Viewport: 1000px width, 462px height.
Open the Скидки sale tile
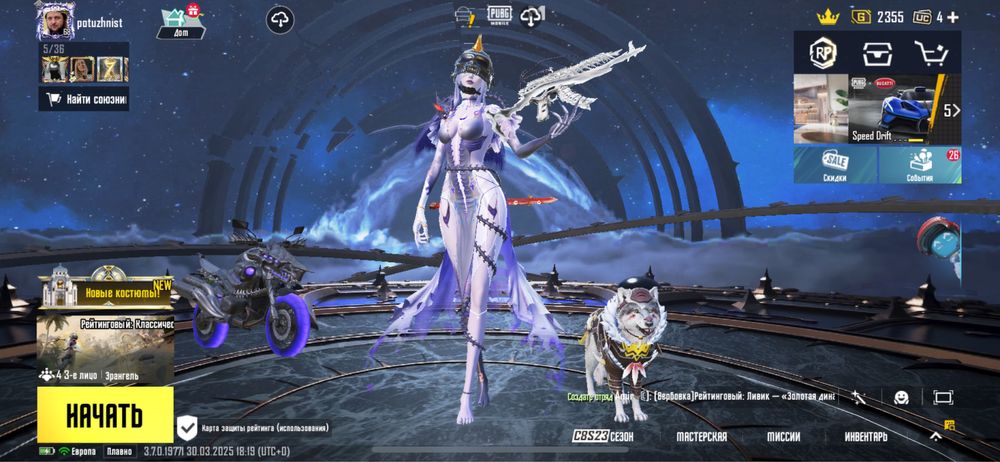pos(835,165)
